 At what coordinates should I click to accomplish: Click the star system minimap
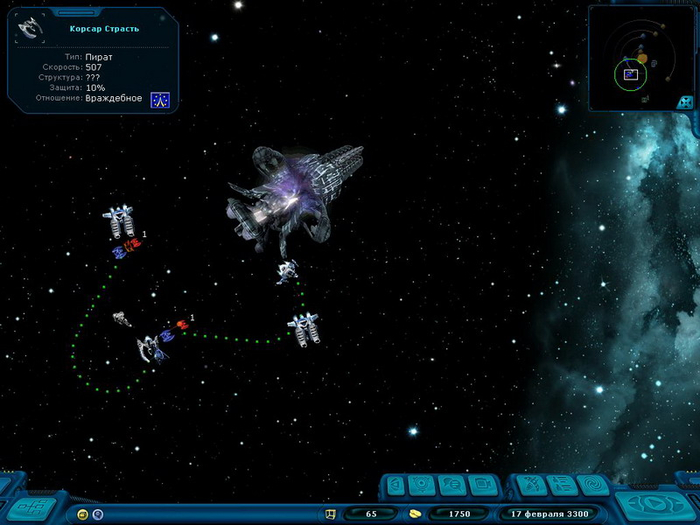tap(638, 55)
